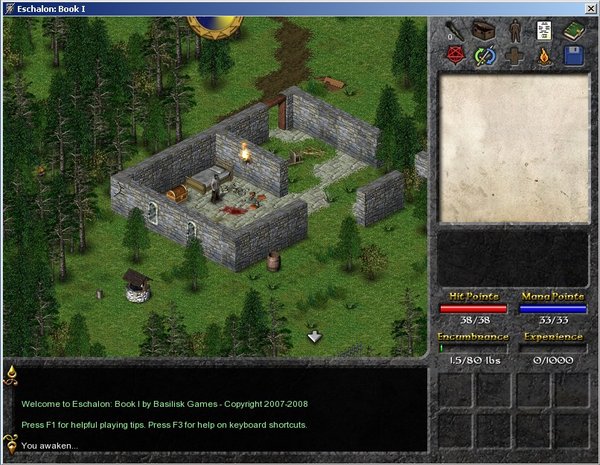Click the torch icon
Image resolution: width=600 pixels, height=465 pixels.
coord(454,29)
